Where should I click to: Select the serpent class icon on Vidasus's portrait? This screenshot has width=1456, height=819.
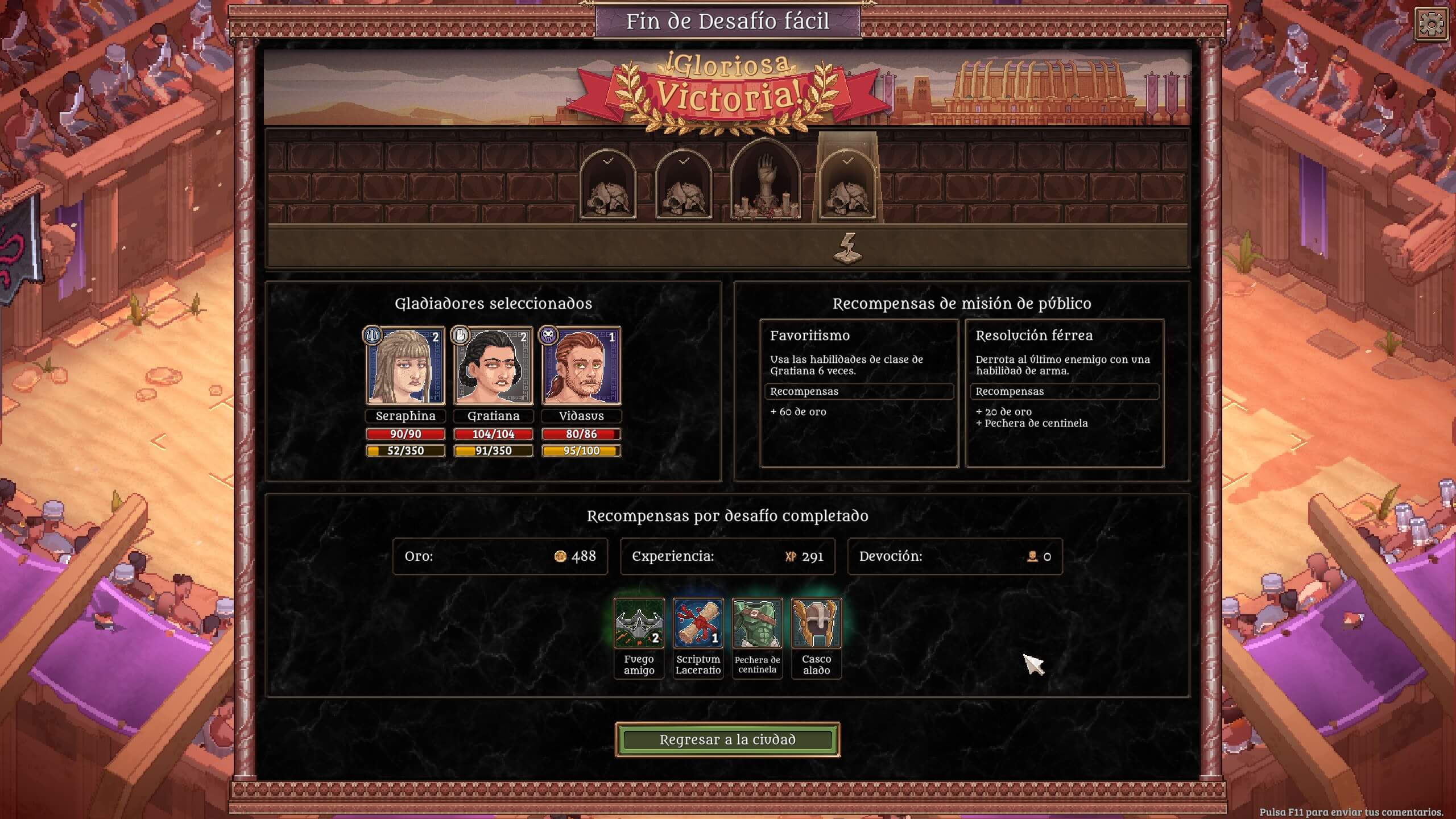tap(548, 336)
